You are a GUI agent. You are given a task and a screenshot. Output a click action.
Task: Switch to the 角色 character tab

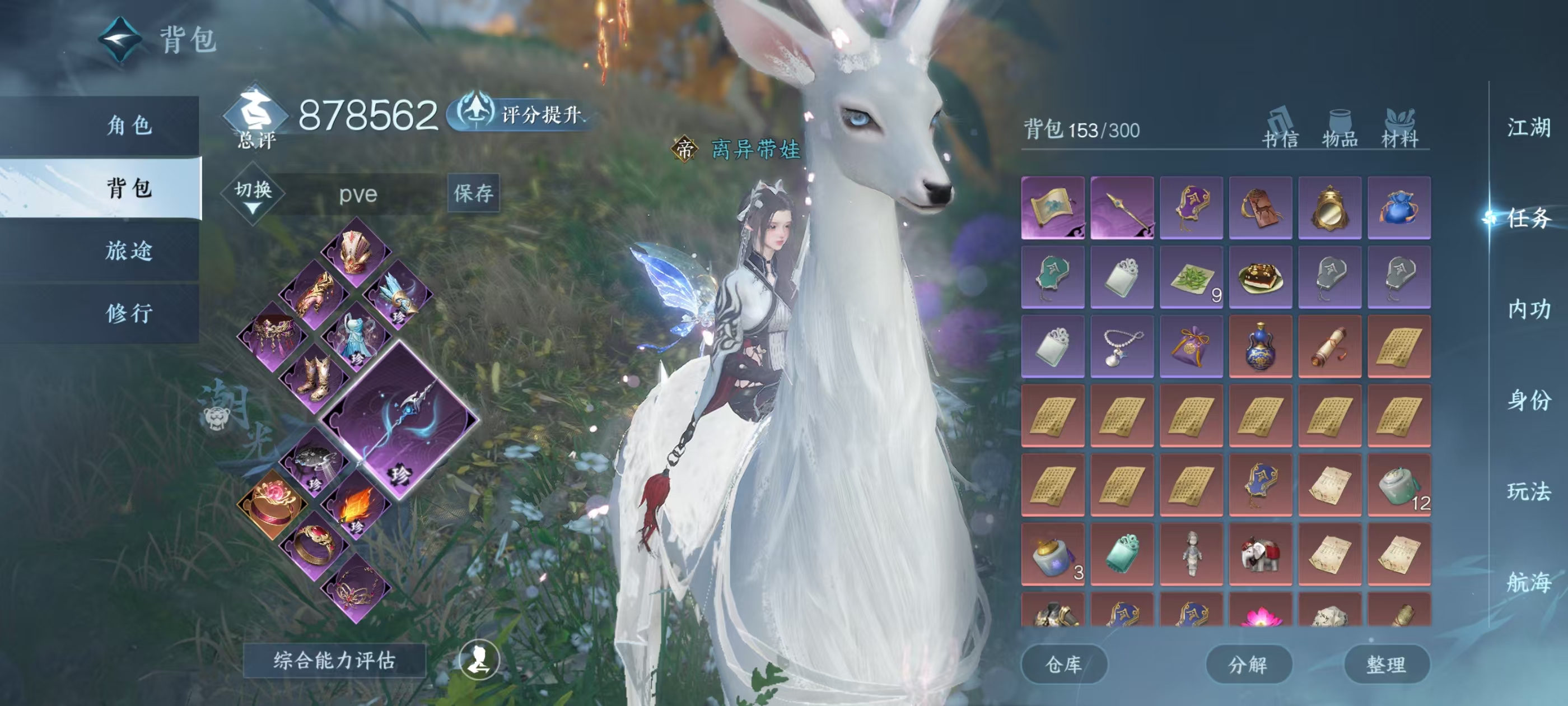(x=128, y=126)
